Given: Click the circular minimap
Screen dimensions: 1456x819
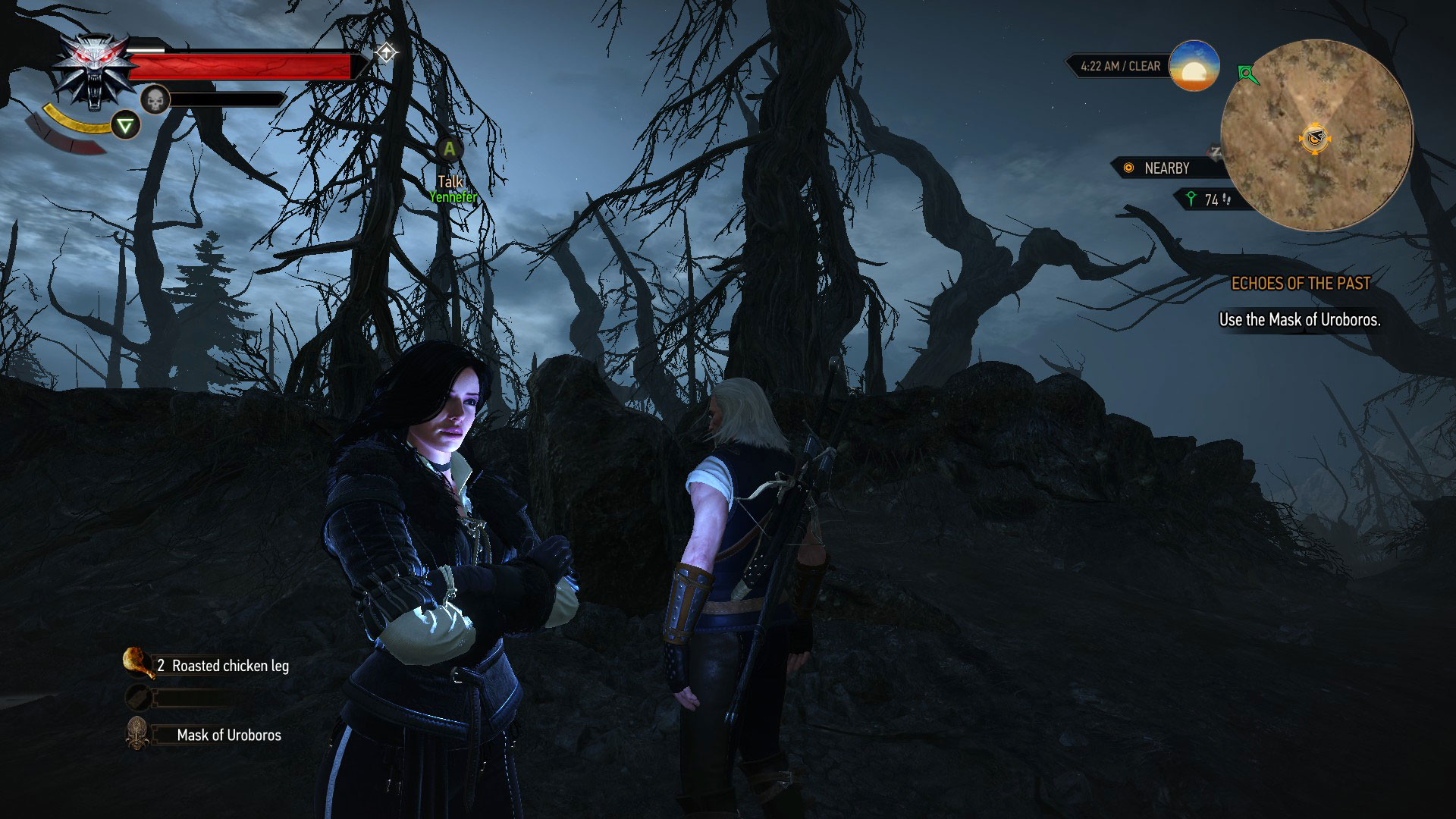Looking at the screenshot, I should click(x=1316, y=136).
